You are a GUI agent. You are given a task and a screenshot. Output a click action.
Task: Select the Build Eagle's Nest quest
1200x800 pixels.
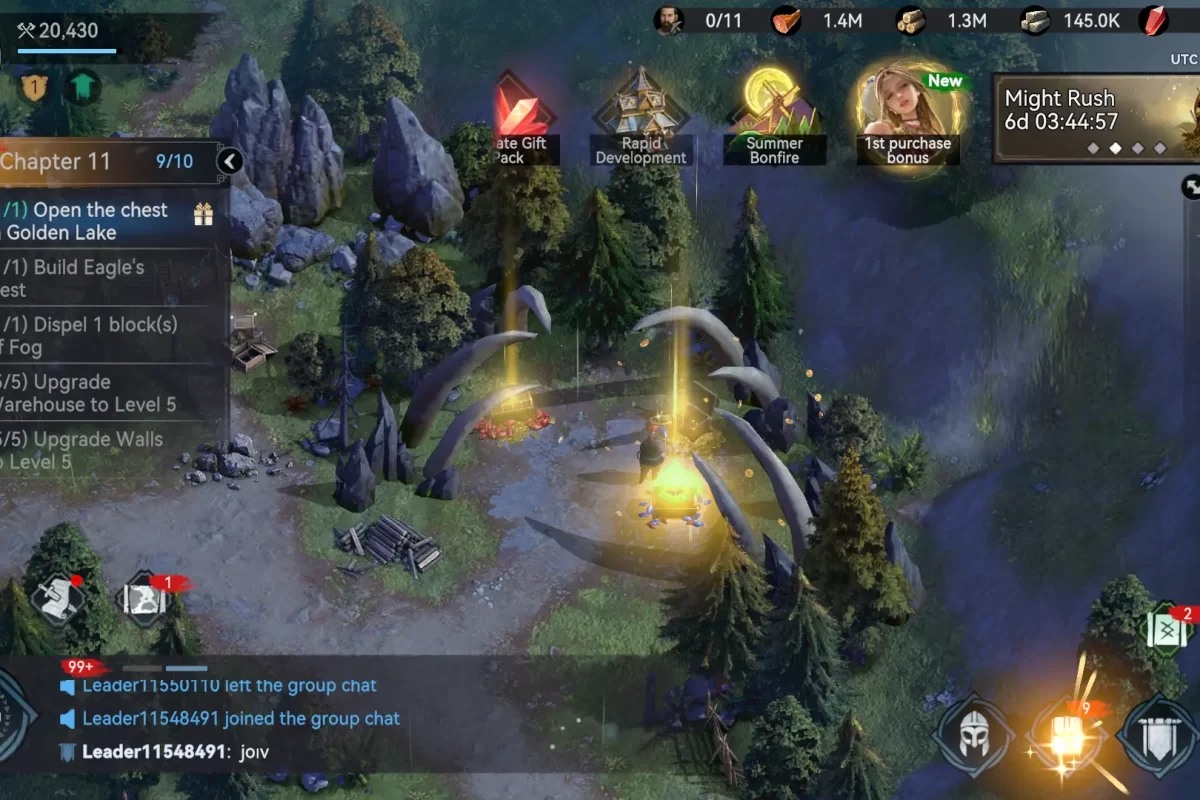click(x=110, y=278)
